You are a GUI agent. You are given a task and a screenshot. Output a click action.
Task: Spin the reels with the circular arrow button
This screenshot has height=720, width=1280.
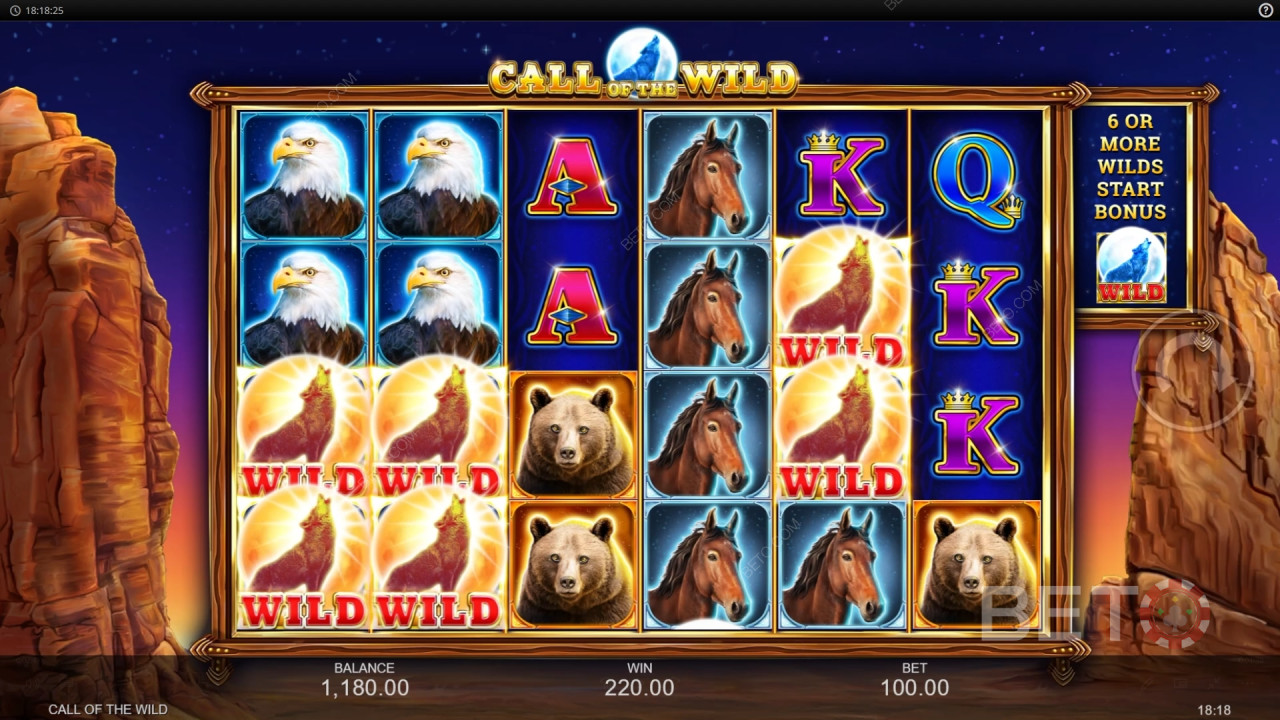(1191, 372)
